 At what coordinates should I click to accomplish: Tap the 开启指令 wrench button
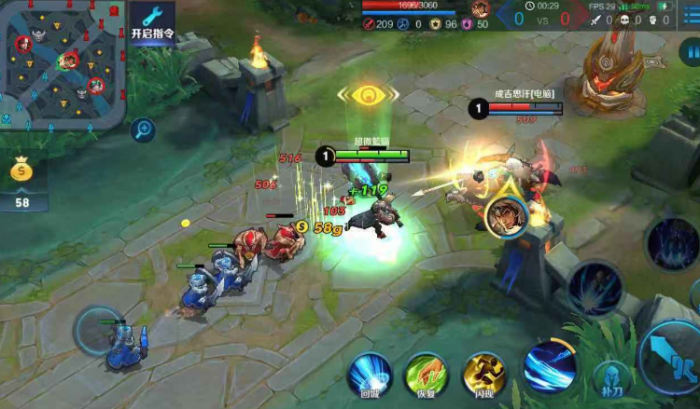(x=152, y=21)
